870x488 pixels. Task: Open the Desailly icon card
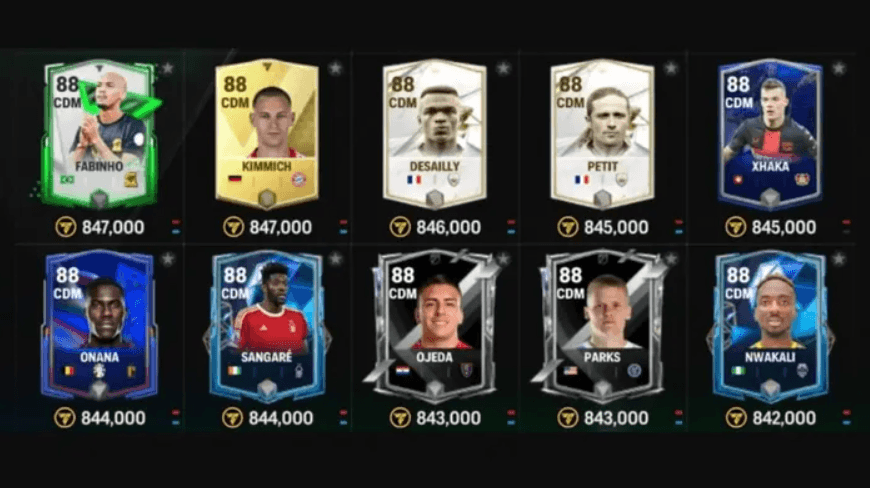coord(434,133)
